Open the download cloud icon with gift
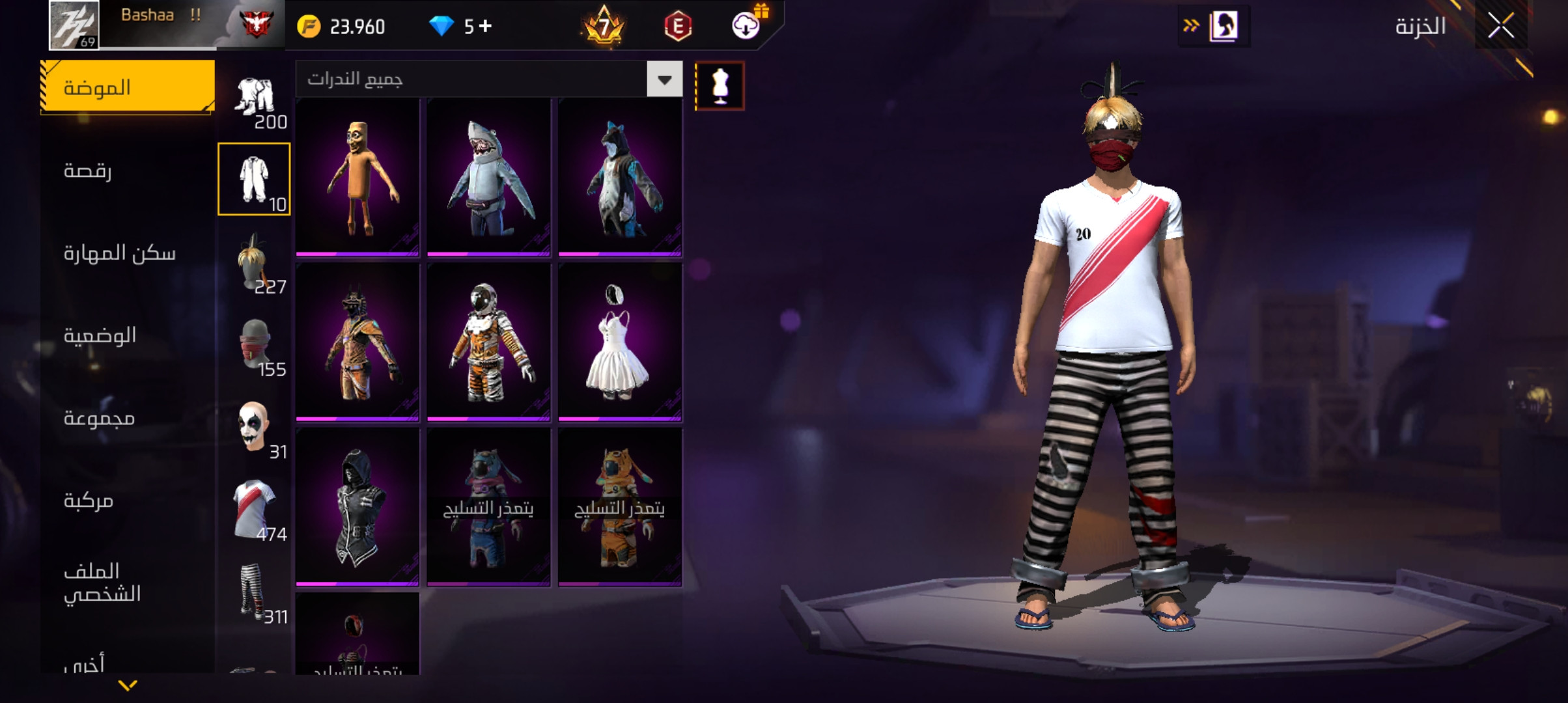The image size is (1568, 703). pos(746,26)
